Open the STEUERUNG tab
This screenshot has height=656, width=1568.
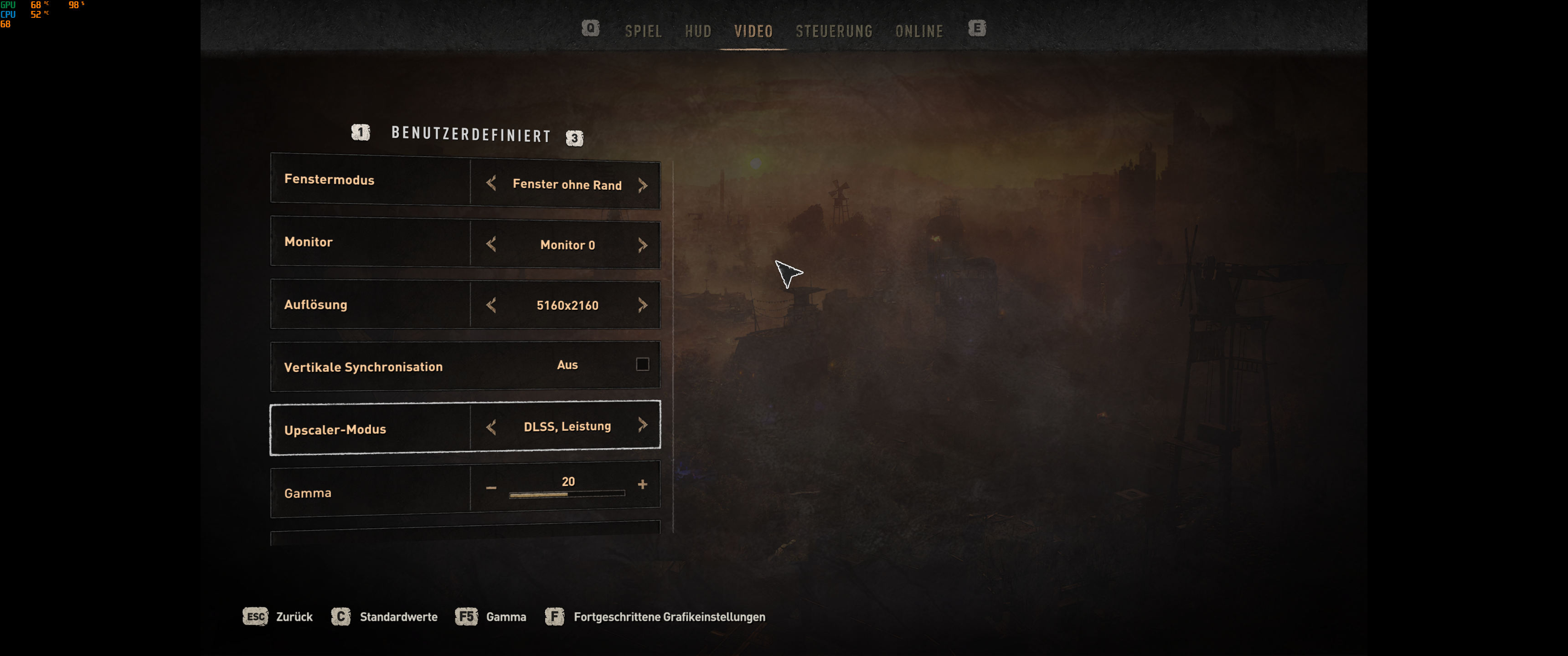tap(835, 31)
